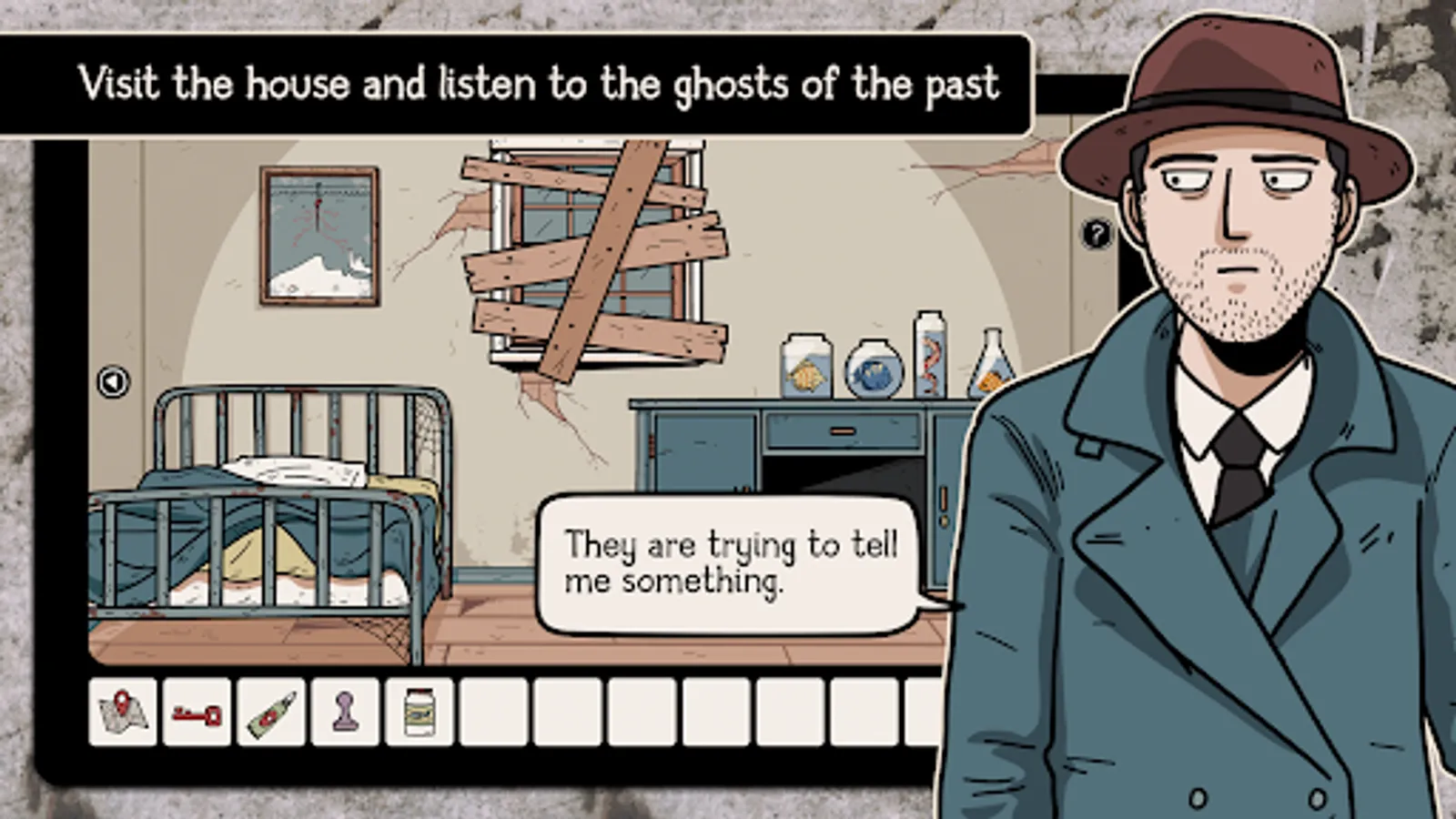Screen dimensions: 1456x819
Task: Select the labeled jar item in inventory
Action: (x=419, y=713)
